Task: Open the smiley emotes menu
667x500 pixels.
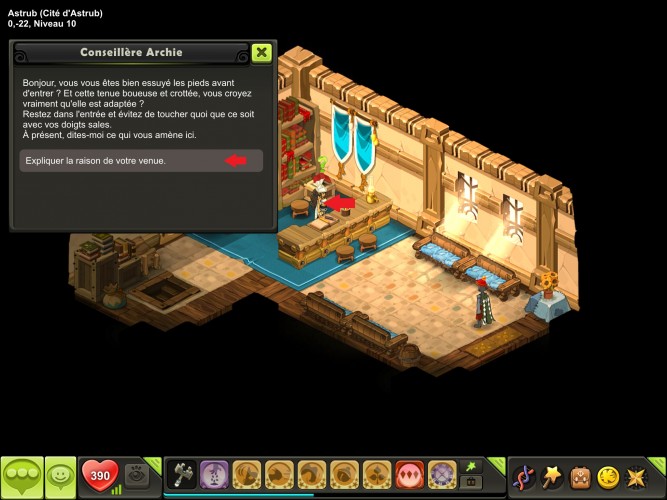Action: click(61, 475)
